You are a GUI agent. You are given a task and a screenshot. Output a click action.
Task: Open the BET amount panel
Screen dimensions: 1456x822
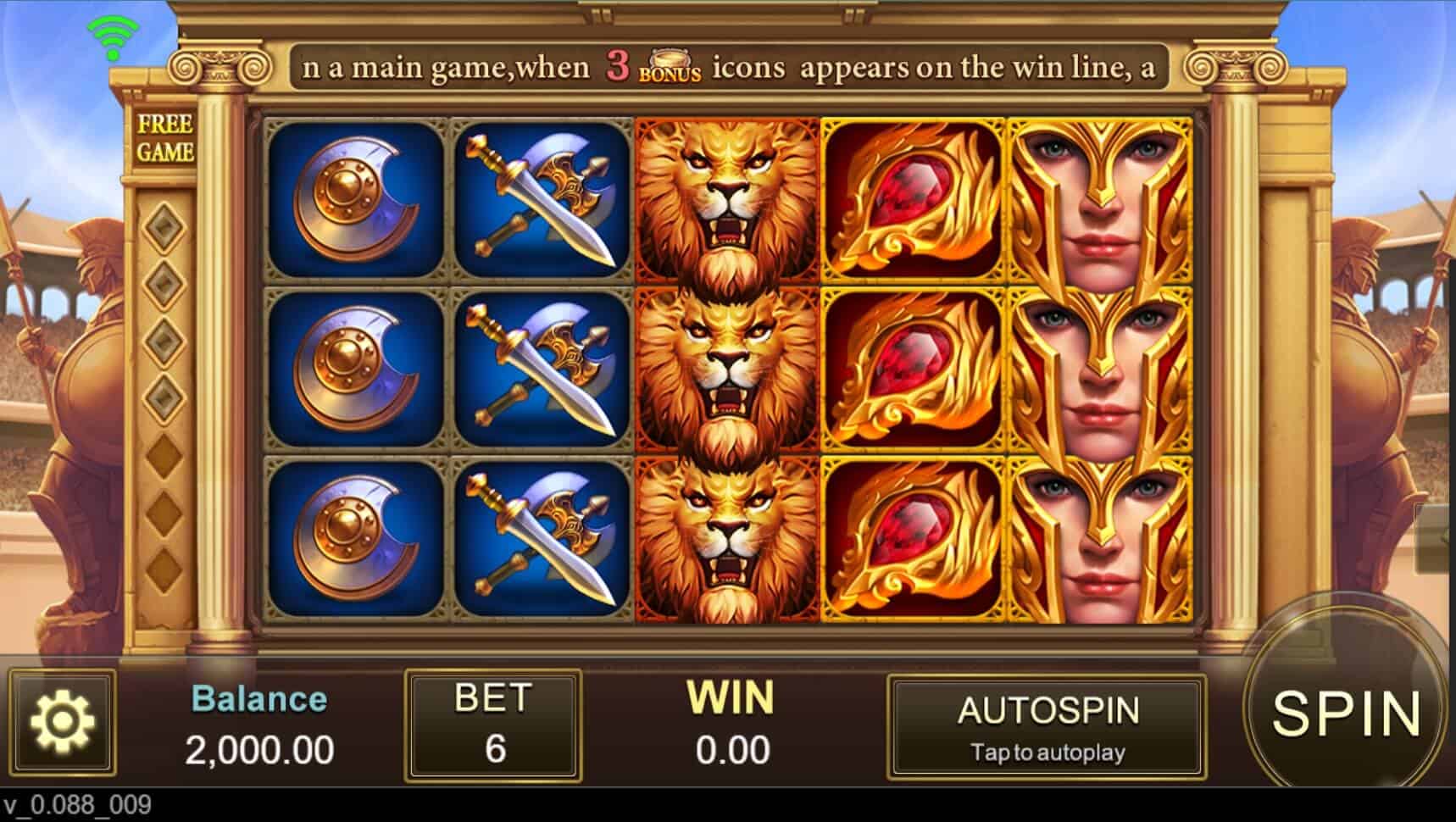493,725
